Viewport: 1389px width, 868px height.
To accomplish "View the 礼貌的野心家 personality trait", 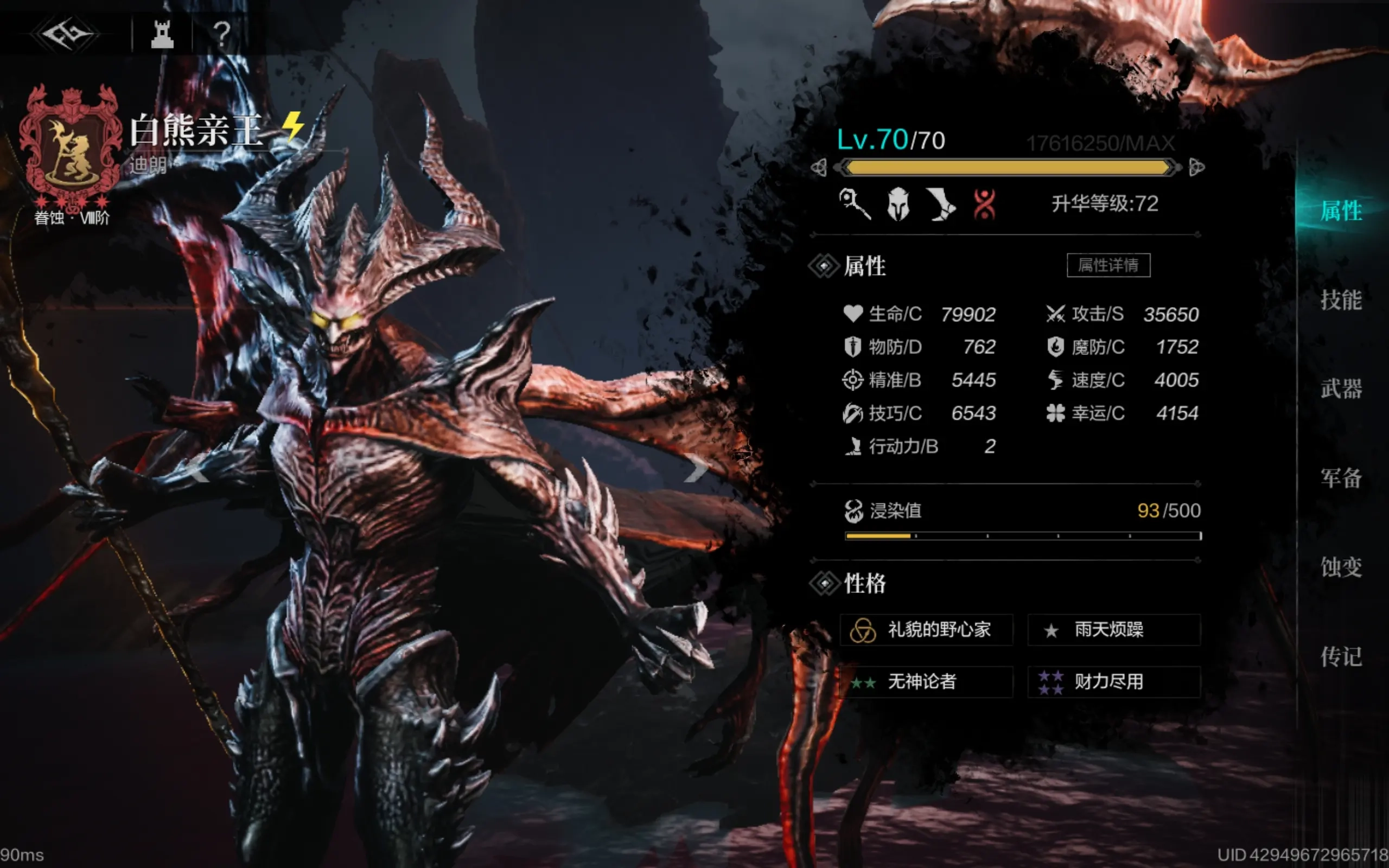I will [926, 630].
